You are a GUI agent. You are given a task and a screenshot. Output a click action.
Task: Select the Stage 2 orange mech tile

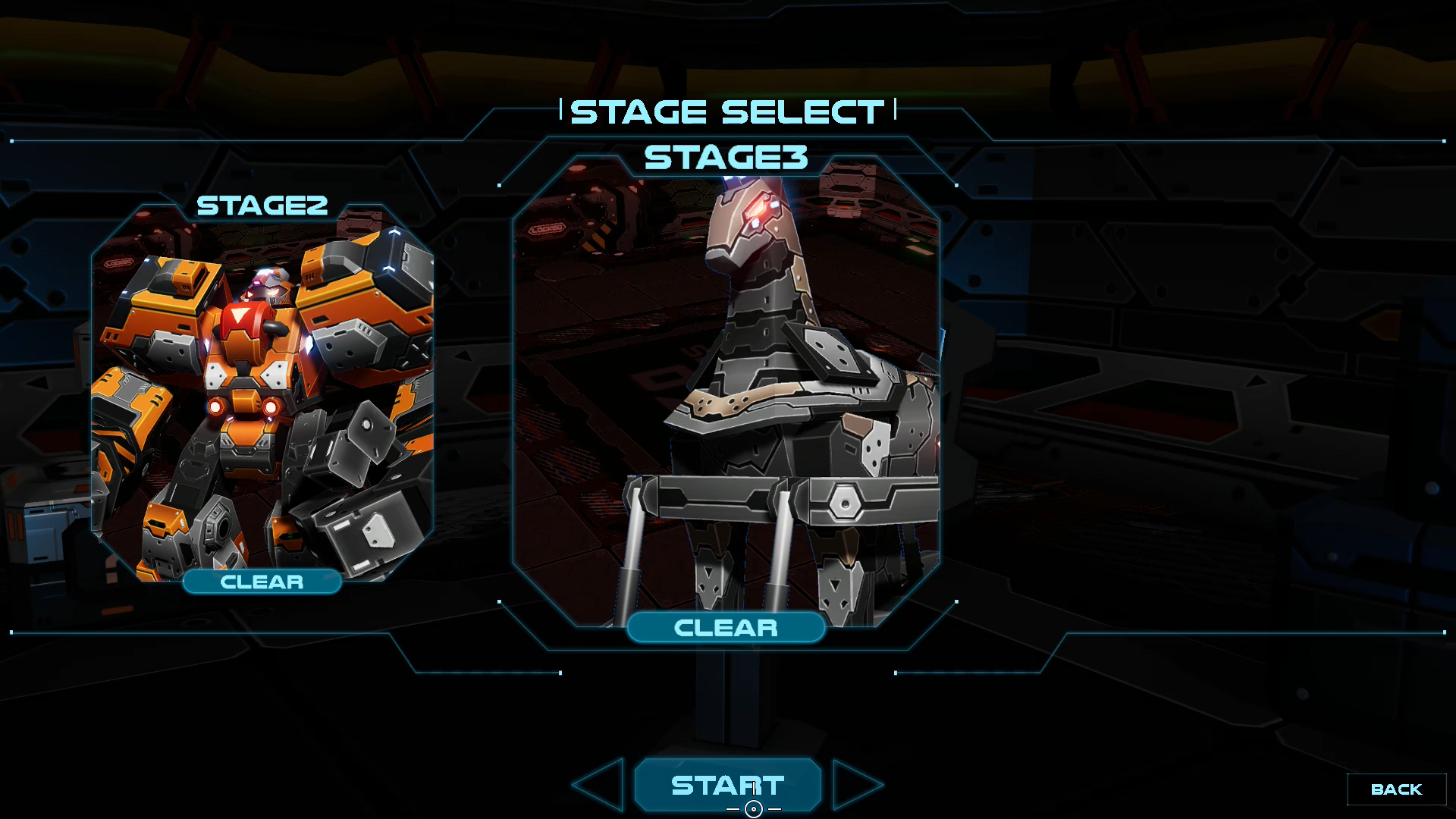point(262,394)
